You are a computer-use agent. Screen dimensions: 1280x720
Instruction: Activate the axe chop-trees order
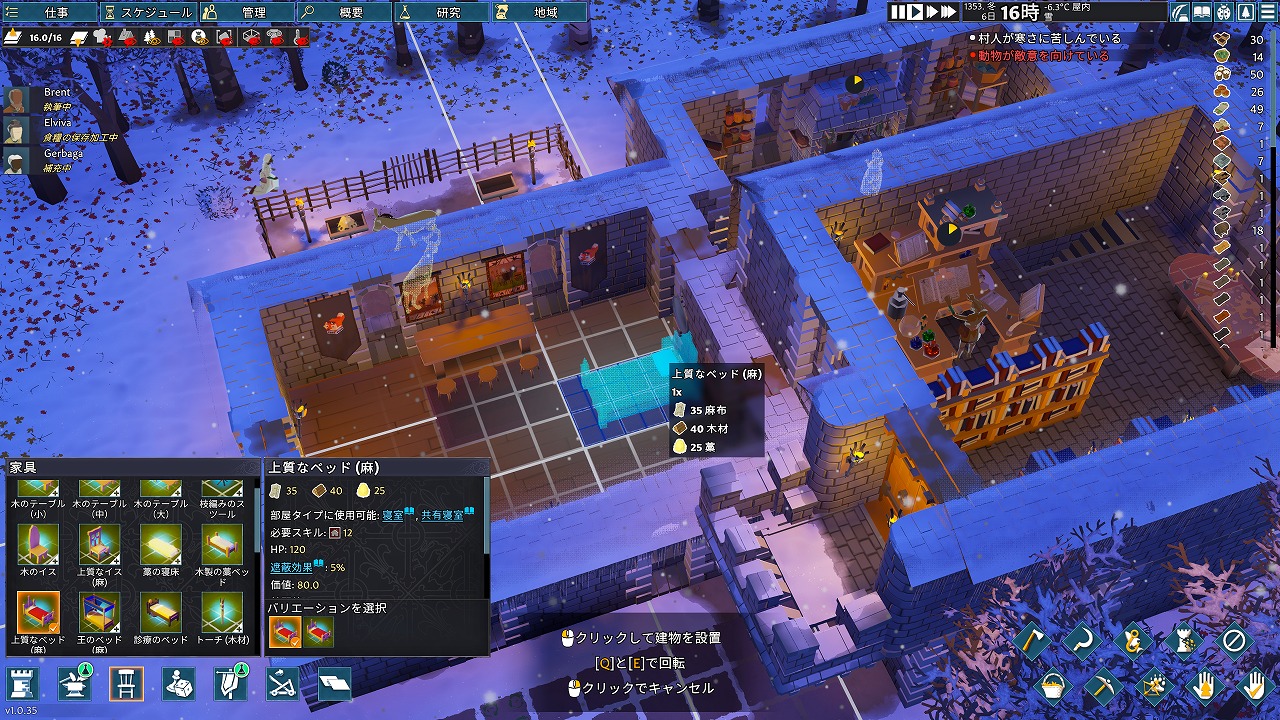[x=1033, y=641]
